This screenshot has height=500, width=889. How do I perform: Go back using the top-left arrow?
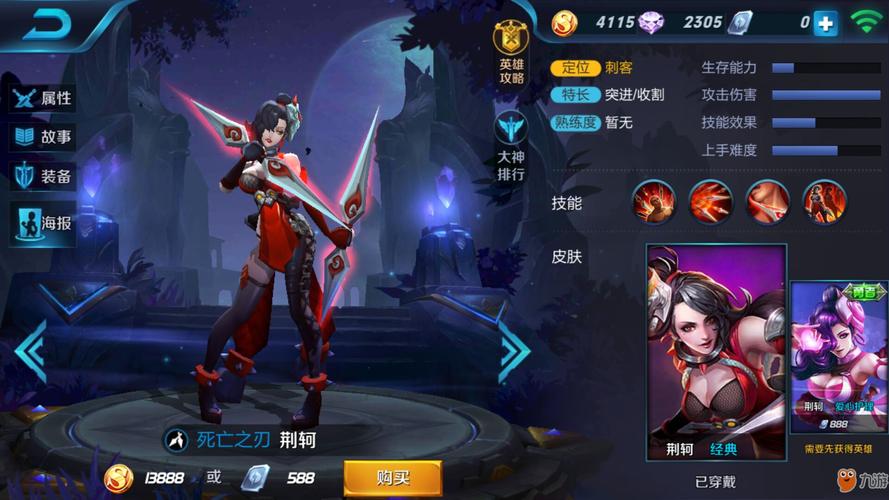pos(53,26)
